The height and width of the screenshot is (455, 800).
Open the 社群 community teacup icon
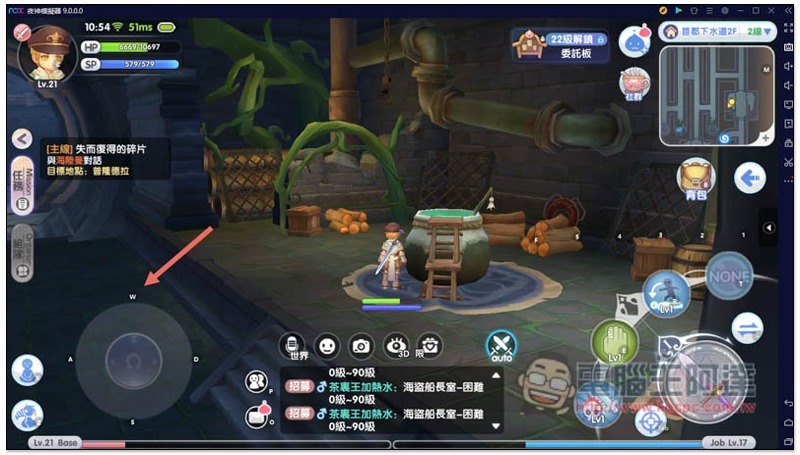[x=634, y=85]
